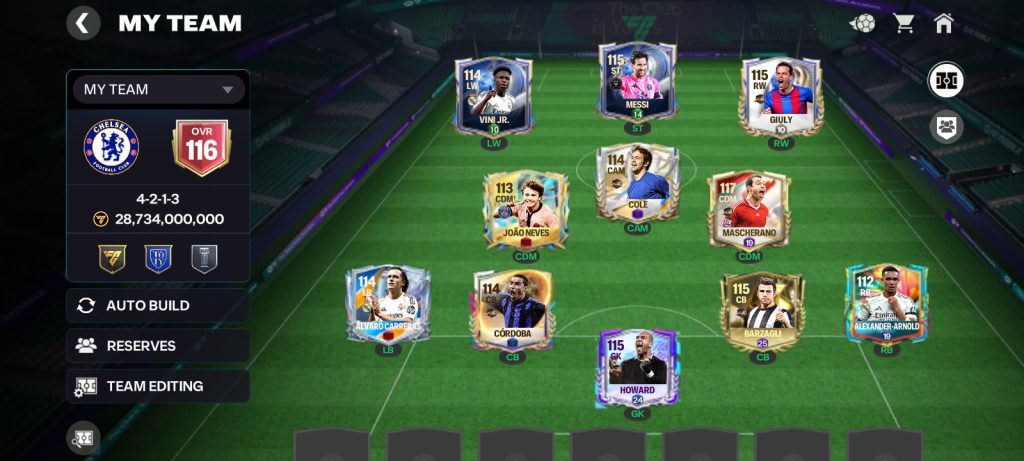Select the Messi striker card
Screen dimensions: 1024x461
[638, 85]
